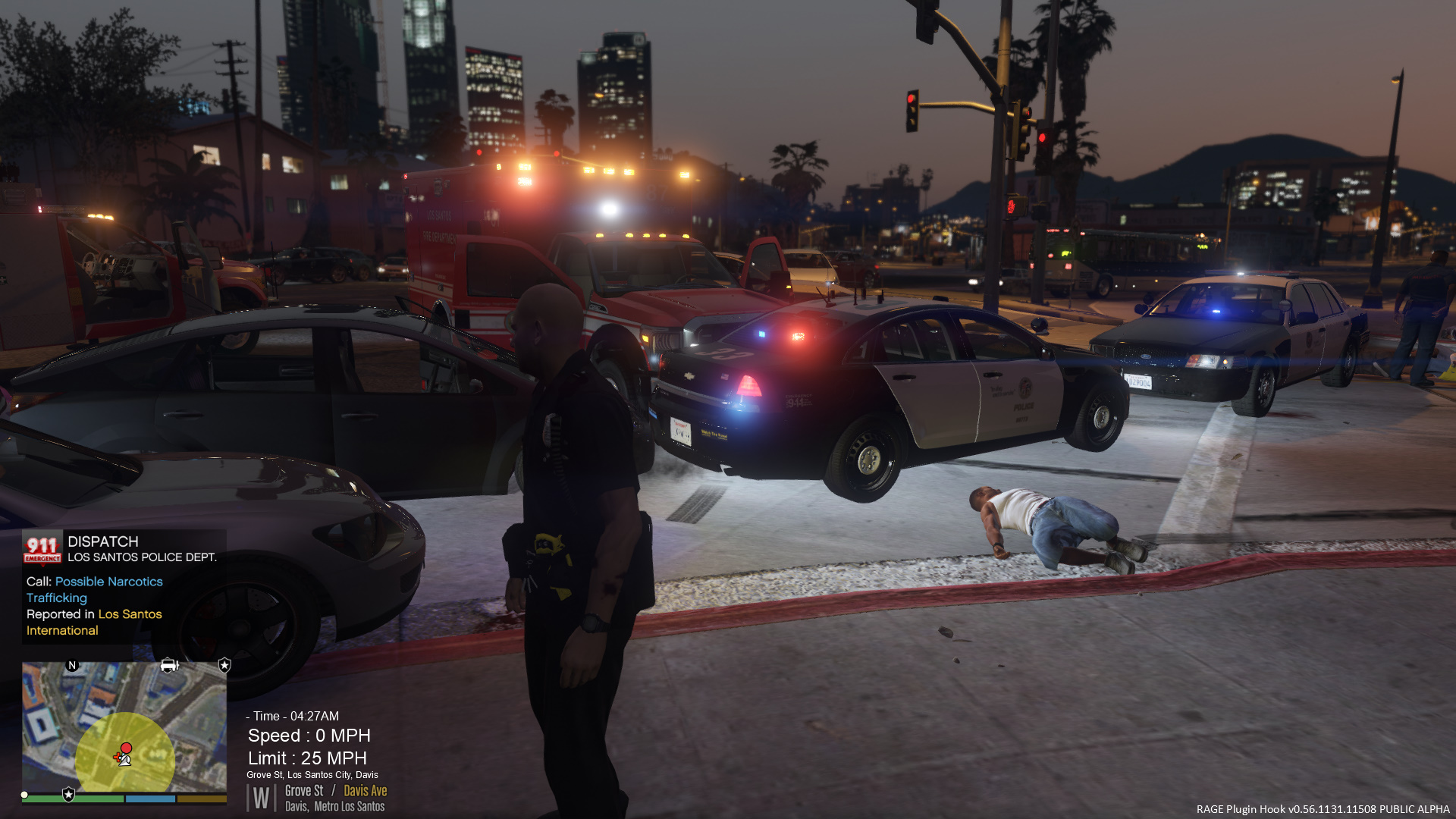Select the police car blip on the minimap

pos(169,666)
